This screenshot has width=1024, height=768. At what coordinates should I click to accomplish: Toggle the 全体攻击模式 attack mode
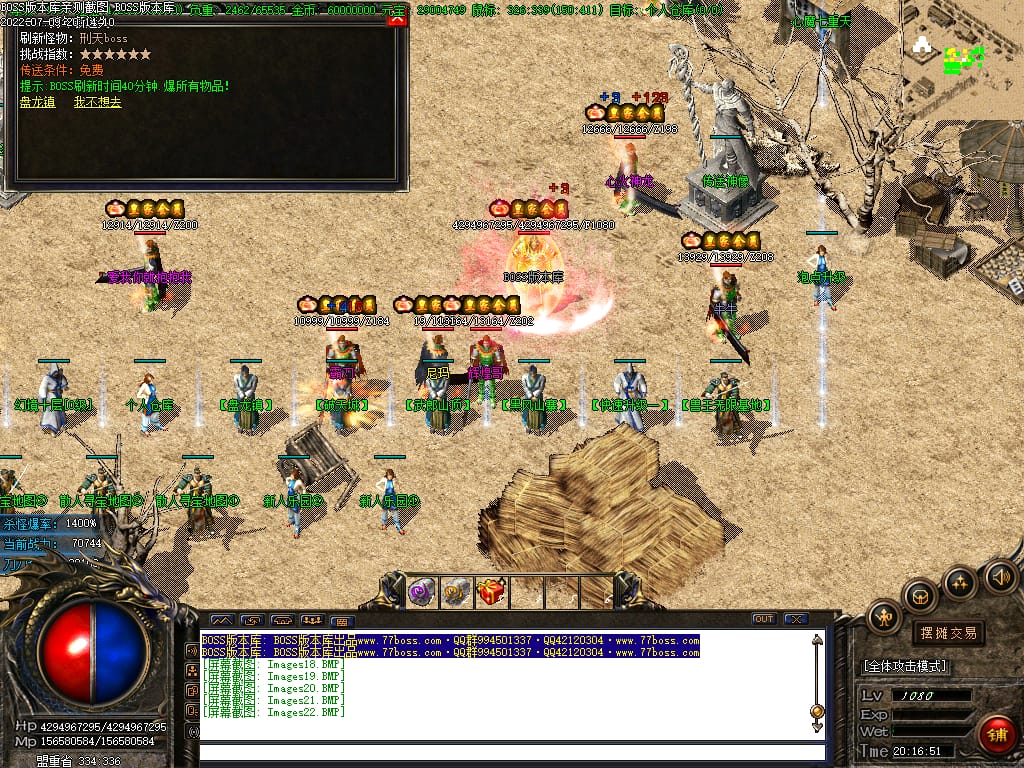point(905,666)
